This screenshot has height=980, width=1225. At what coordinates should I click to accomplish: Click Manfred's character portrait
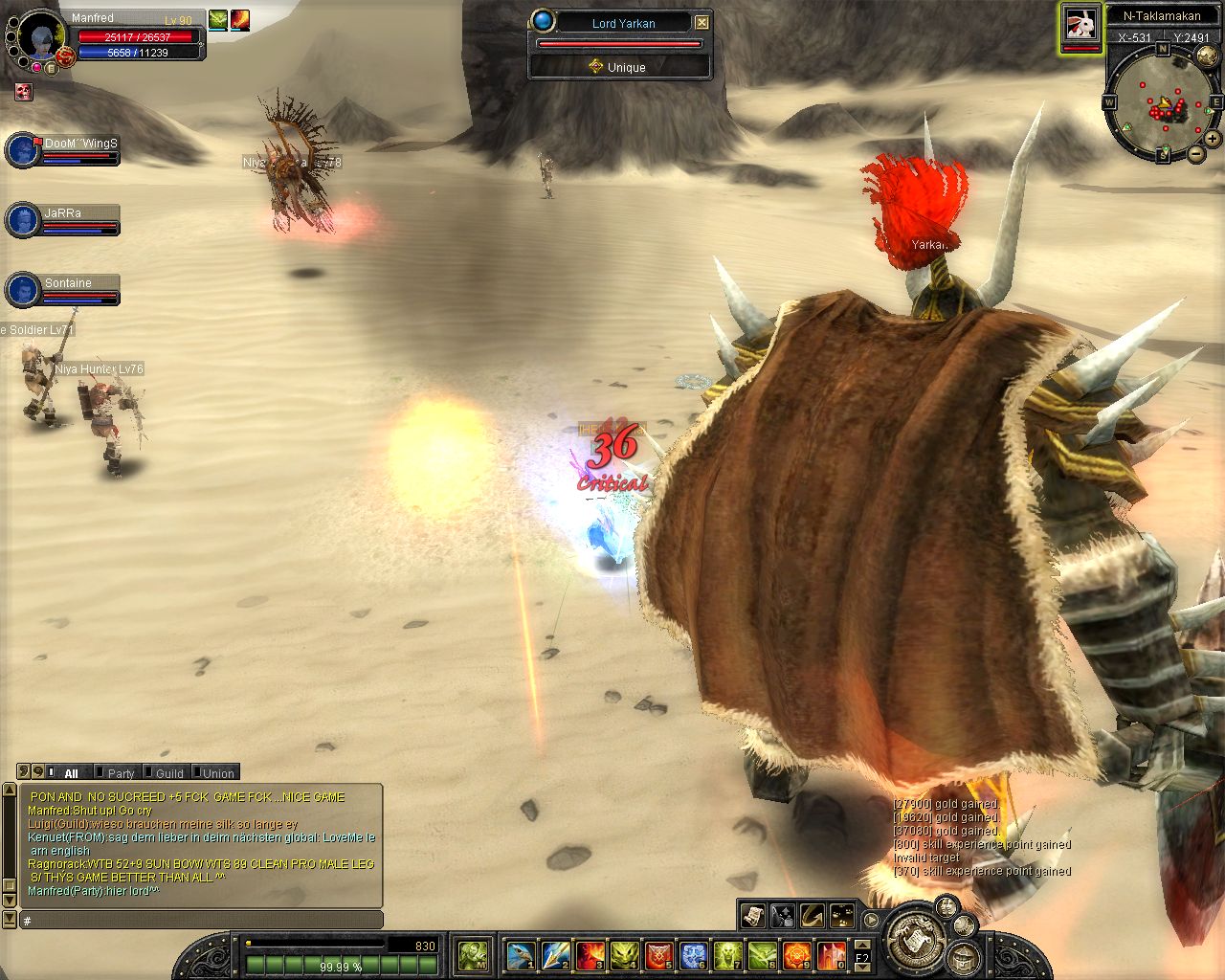click(40, 36)
